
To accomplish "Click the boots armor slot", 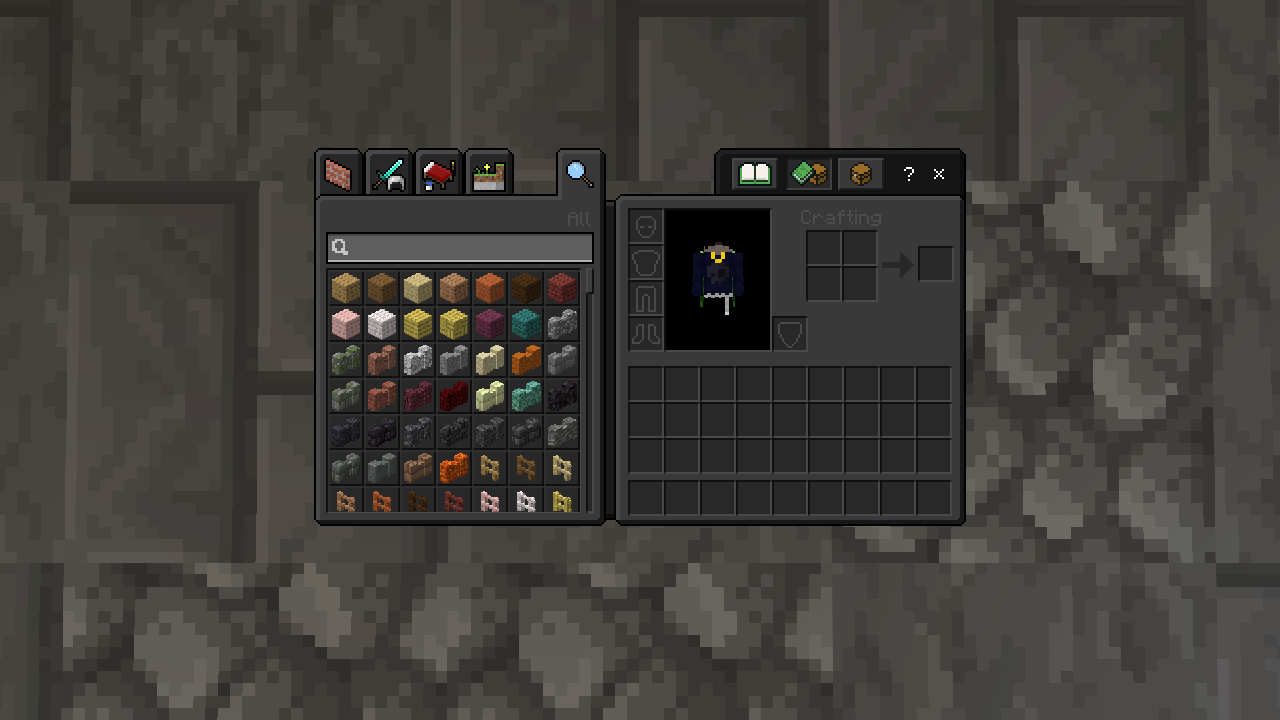I will pyautogui.click(x=646, y=333).
